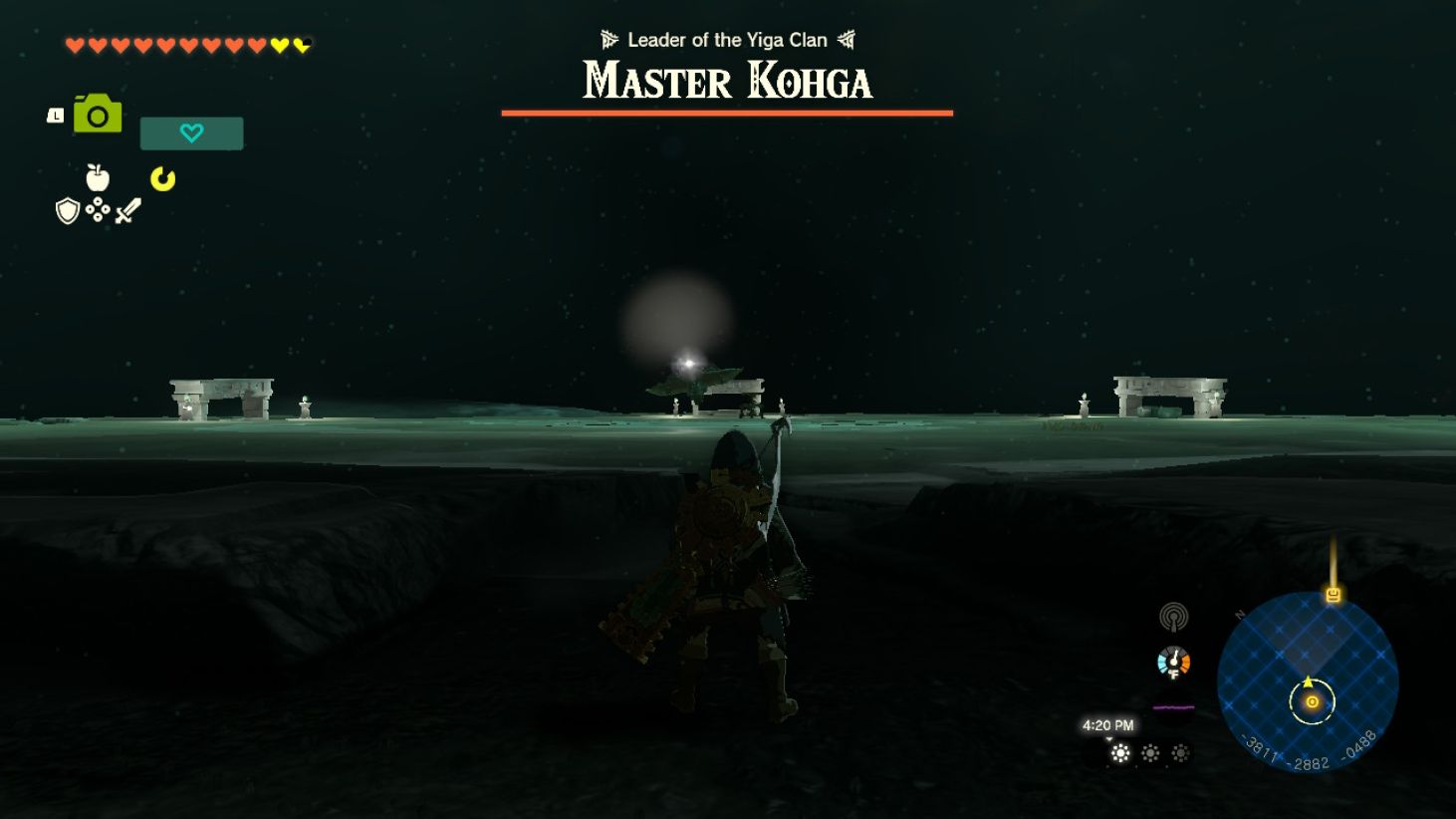Select the autosave icon above the minimap

point(1332,595)
